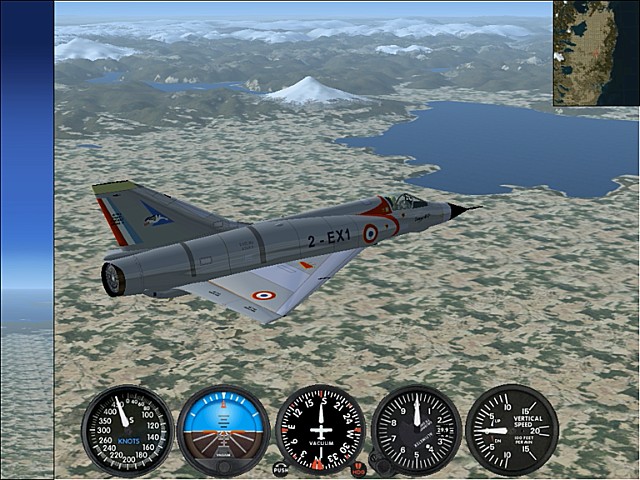The width and height of the screenshot is (640, 480).
Task: Turn the red HDG heading bug knob
Action: tap(358, 467)
